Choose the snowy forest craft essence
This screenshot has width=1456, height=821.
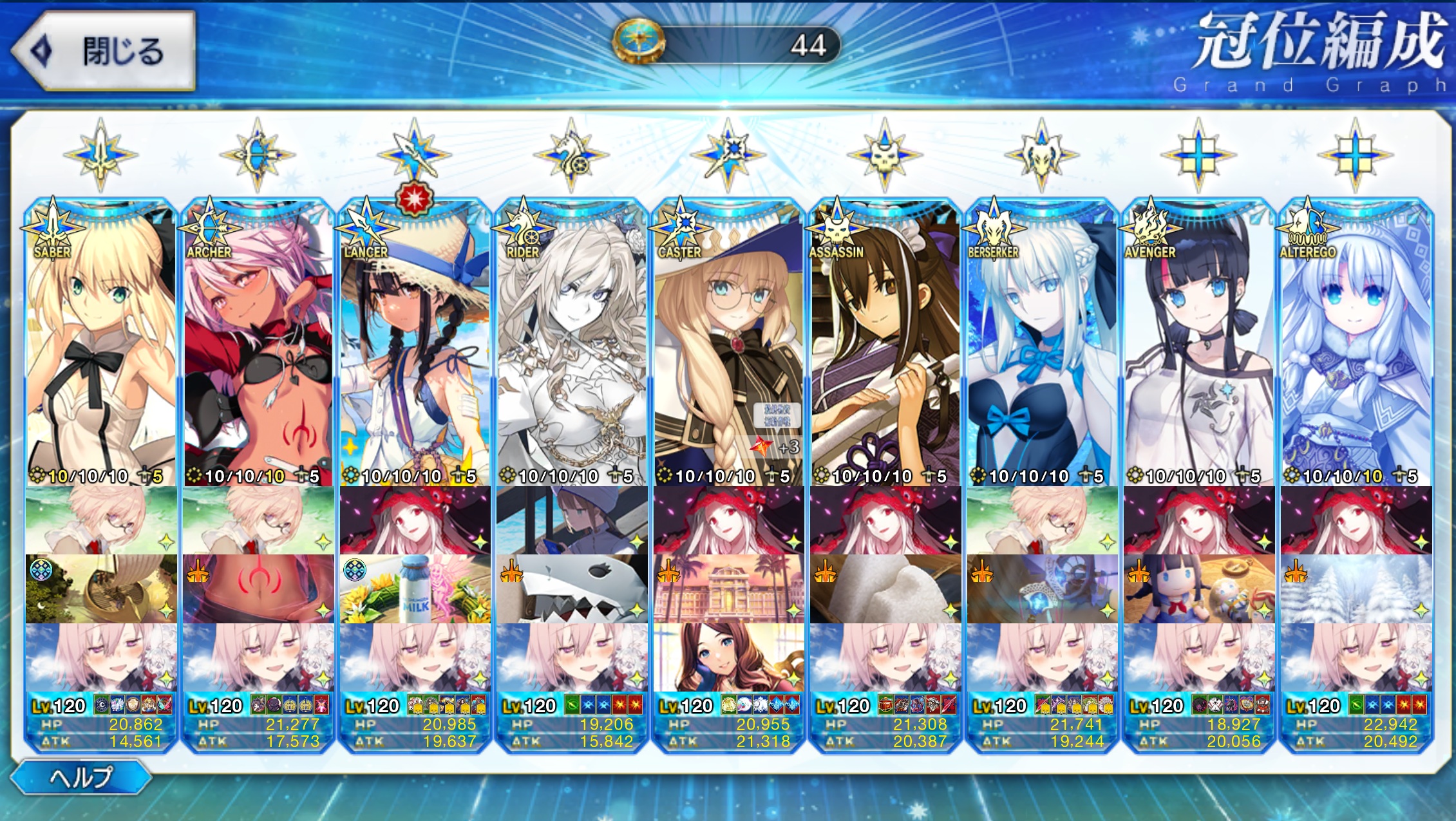[1356, 589]
